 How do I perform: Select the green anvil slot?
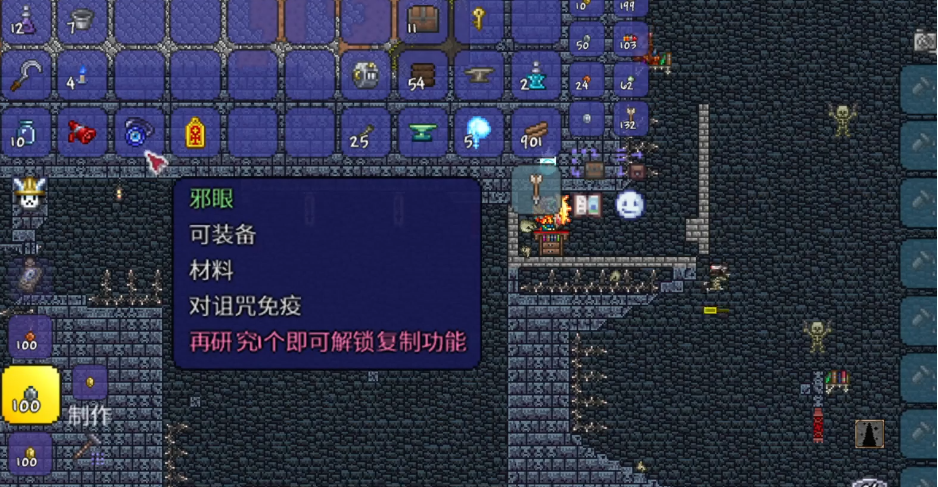(423, 132)
